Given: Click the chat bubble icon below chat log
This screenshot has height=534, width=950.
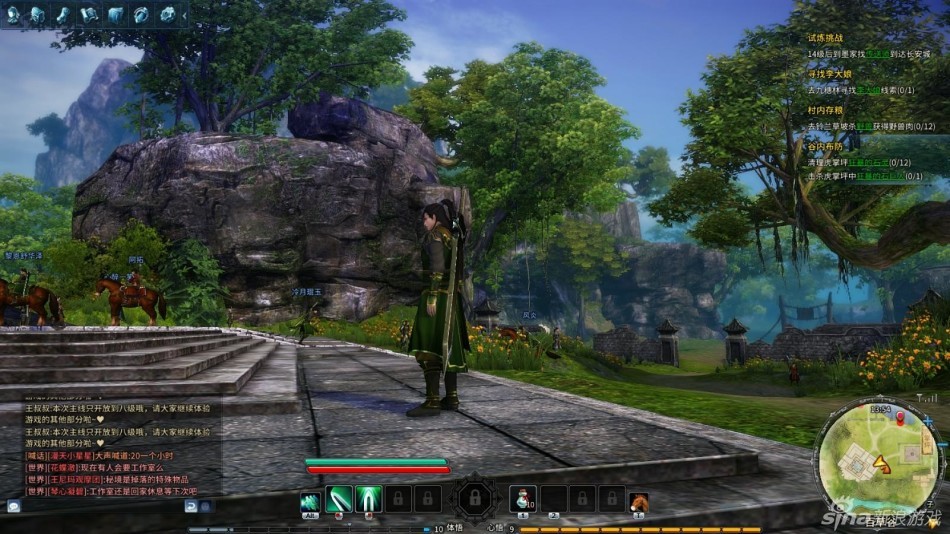Looking at the screenshot, I should pyautogui.click(x=14, y=506).
